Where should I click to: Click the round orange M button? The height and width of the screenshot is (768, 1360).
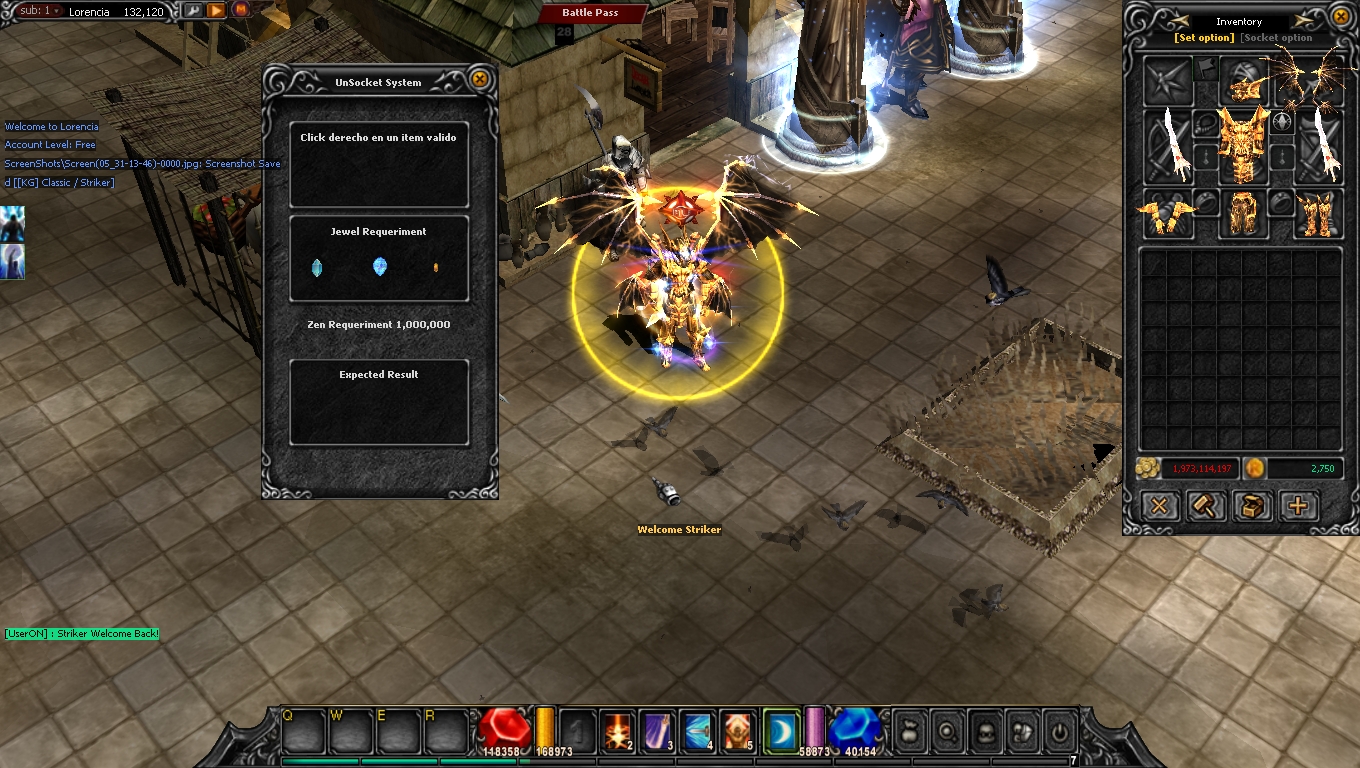[x=240, y=11]
